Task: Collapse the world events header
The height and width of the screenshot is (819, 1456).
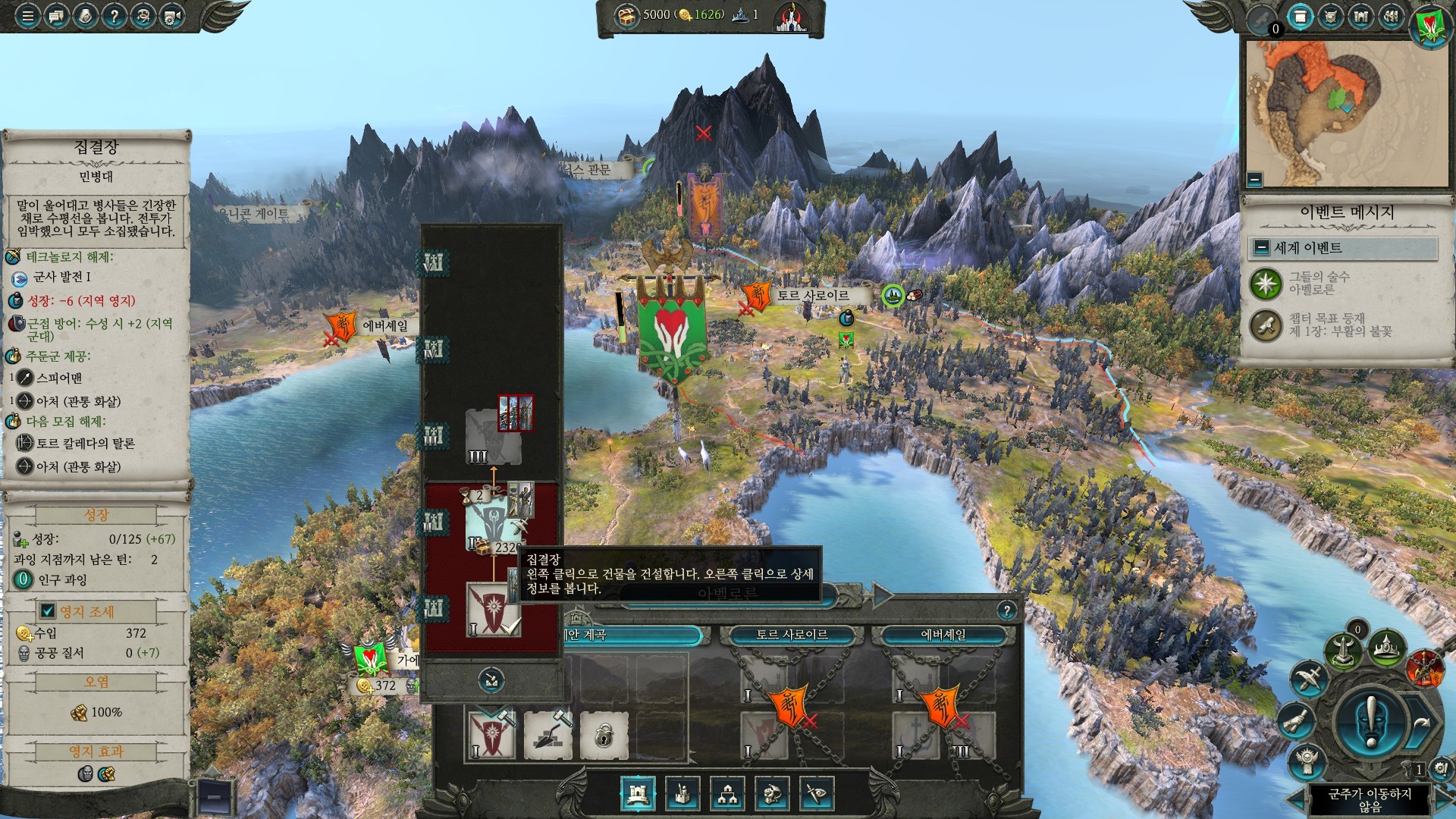Action: 1262,248
